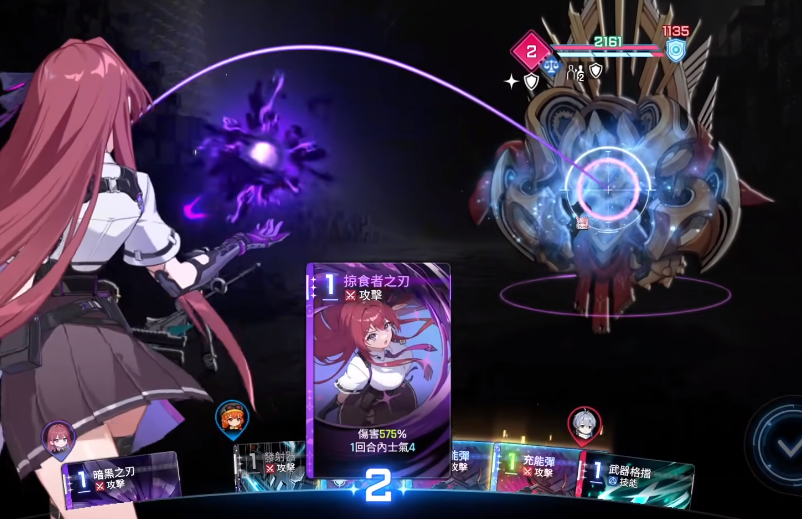Select the orange-haired character portrait

(231, 416)
